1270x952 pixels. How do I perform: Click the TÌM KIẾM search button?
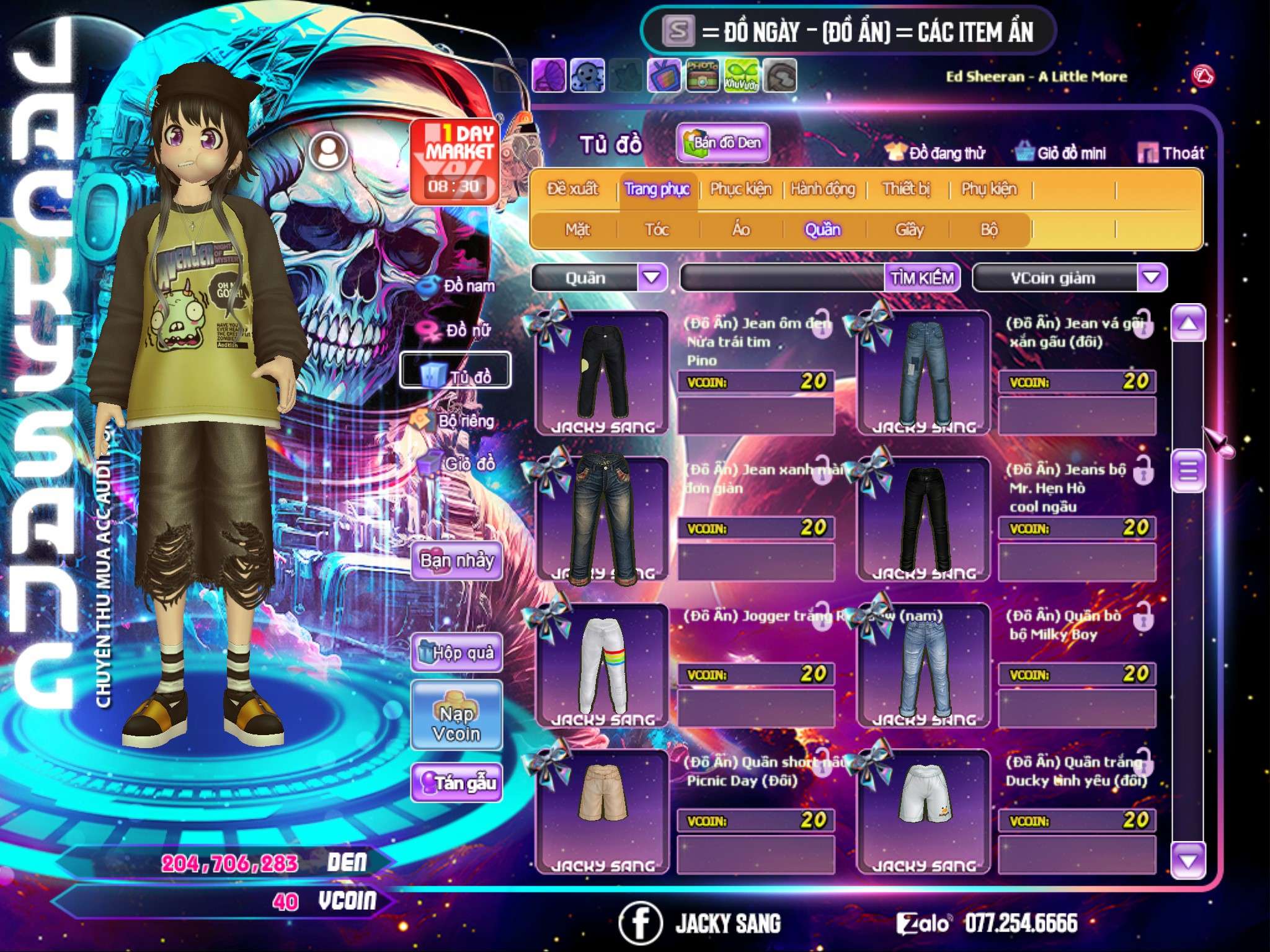pyautogui.click(x=921, y=278)
